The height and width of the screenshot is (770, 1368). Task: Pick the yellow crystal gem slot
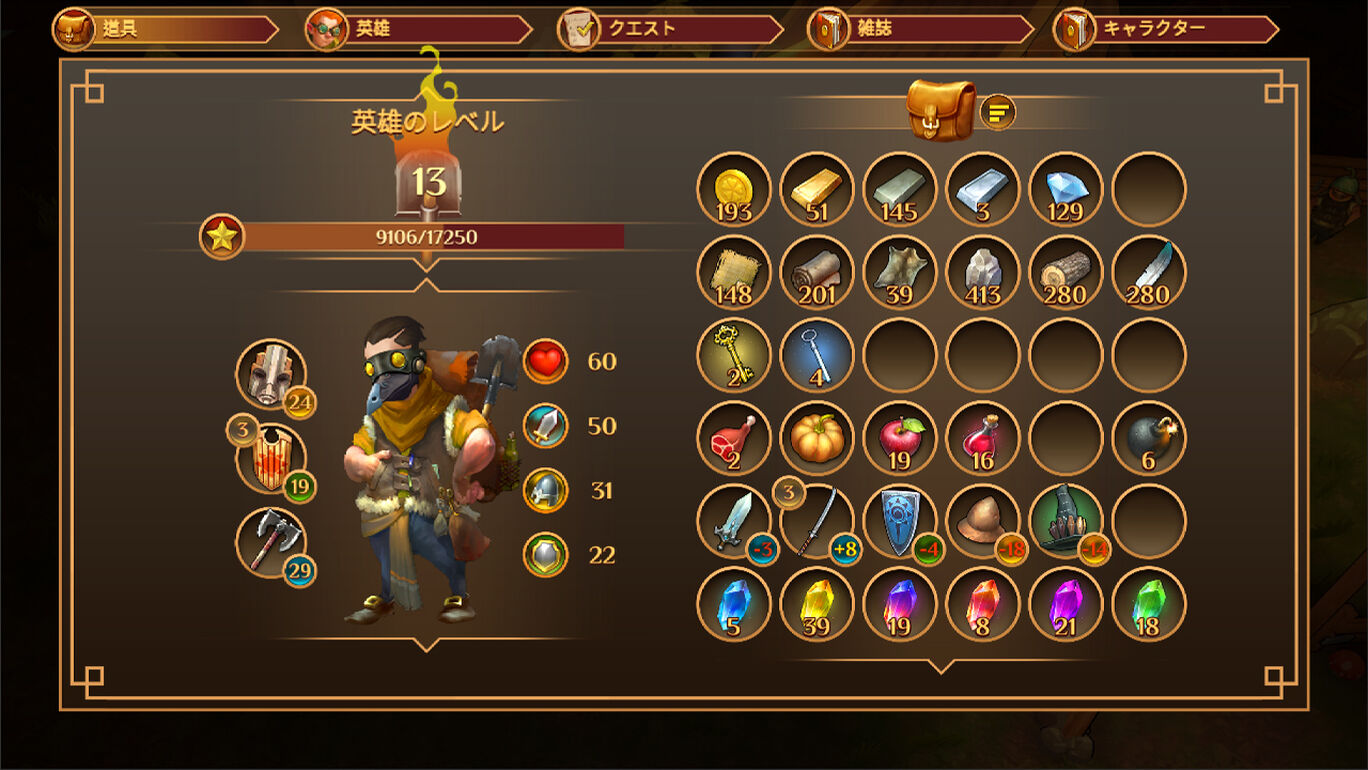[x=817, y=604]
